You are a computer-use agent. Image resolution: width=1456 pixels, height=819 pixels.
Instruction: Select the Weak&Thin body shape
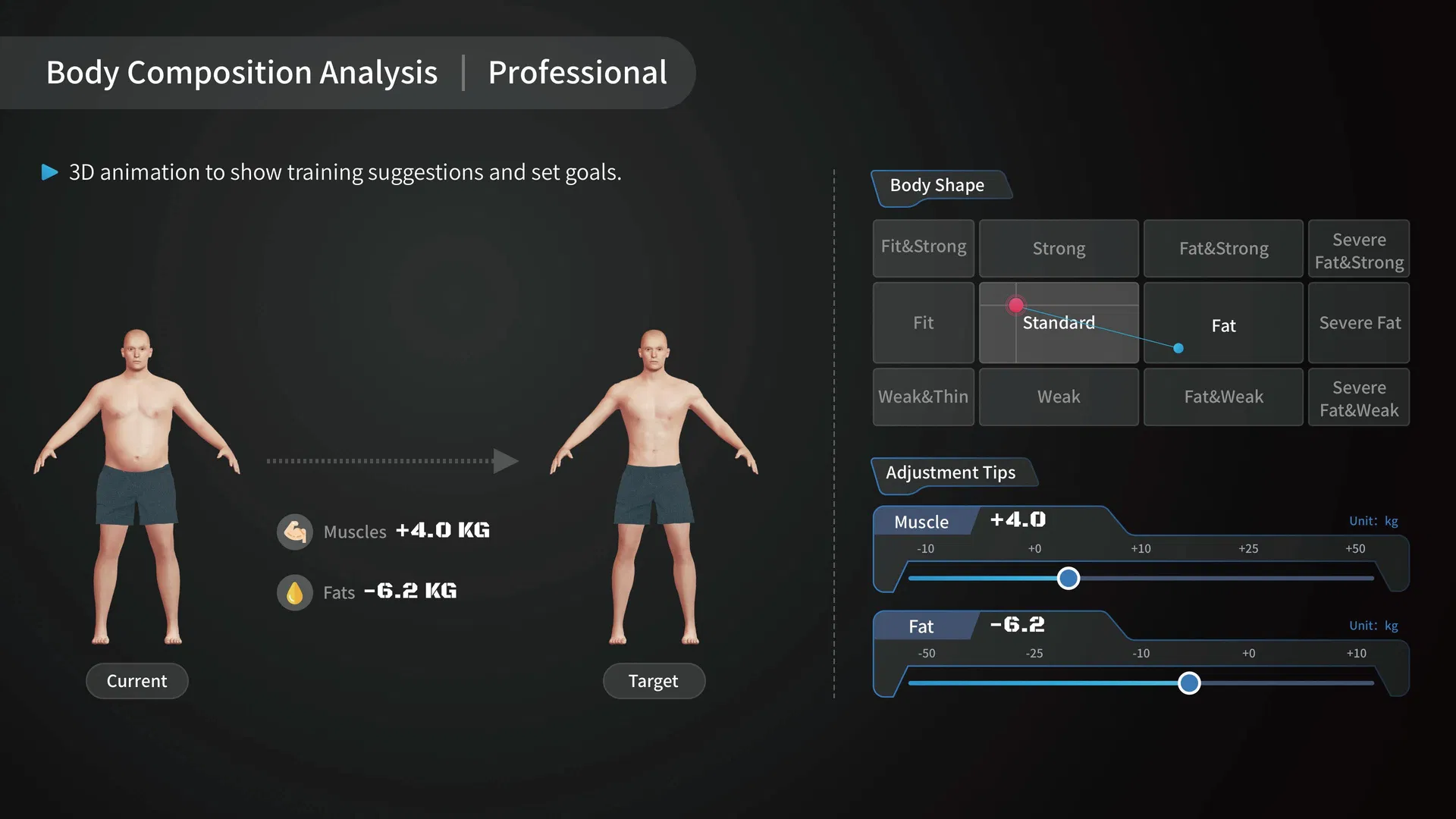click(923, 397)
